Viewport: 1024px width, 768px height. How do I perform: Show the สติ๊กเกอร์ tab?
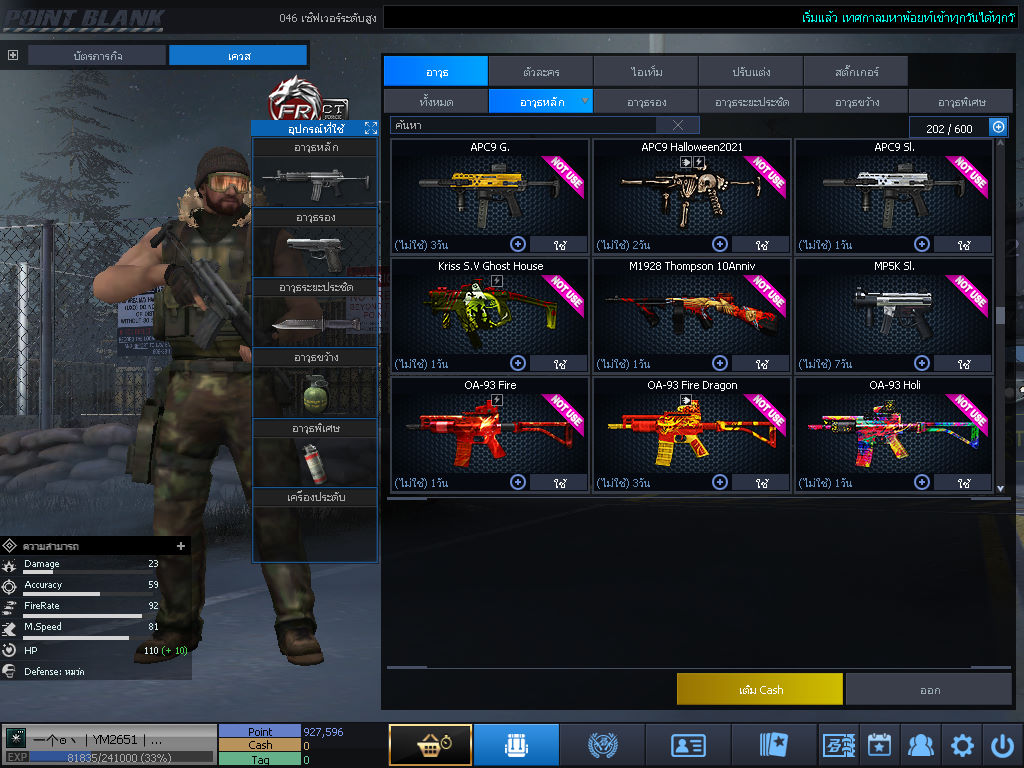855,71
